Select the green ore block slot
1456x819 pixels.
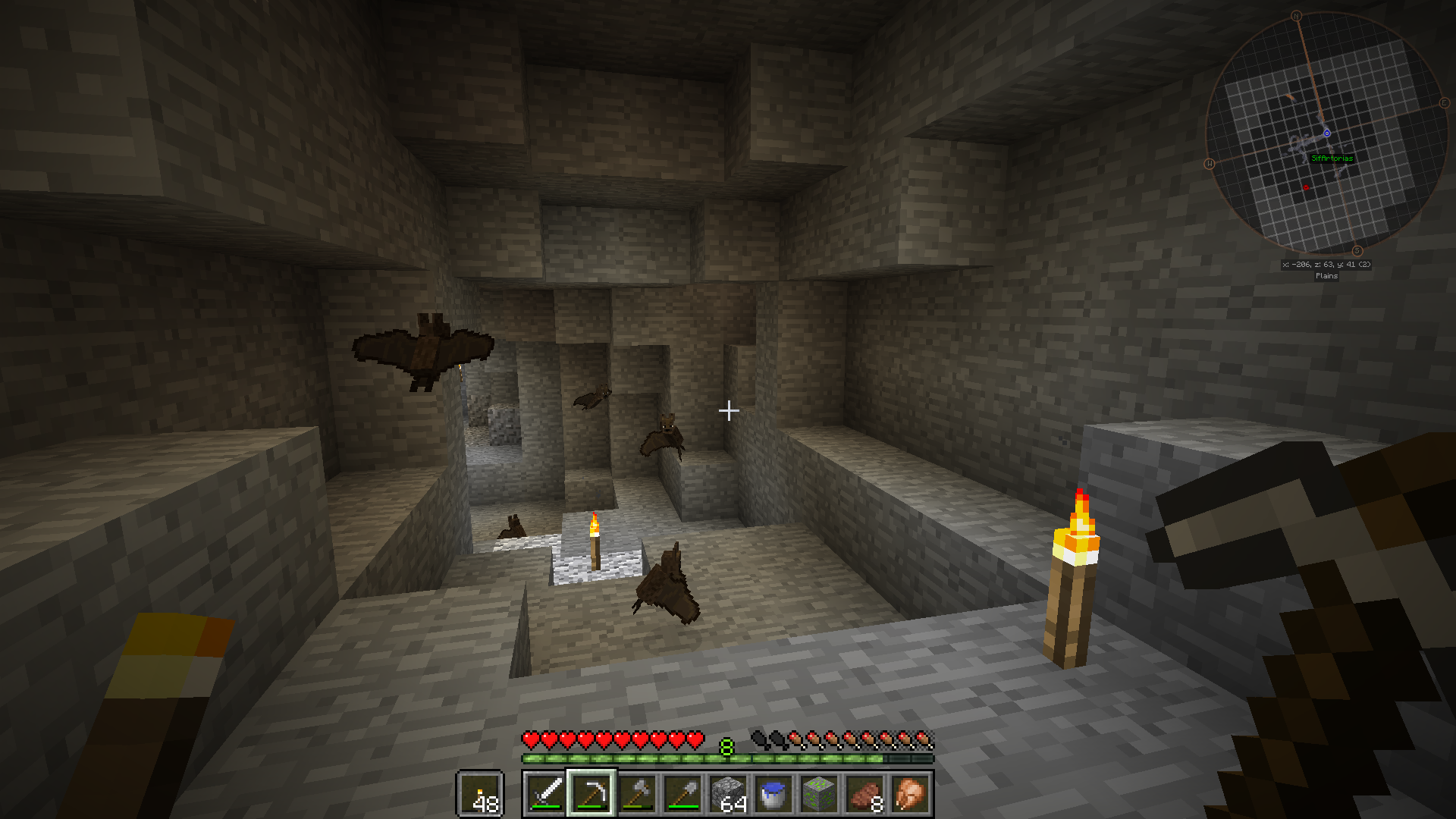coord(819,794)
